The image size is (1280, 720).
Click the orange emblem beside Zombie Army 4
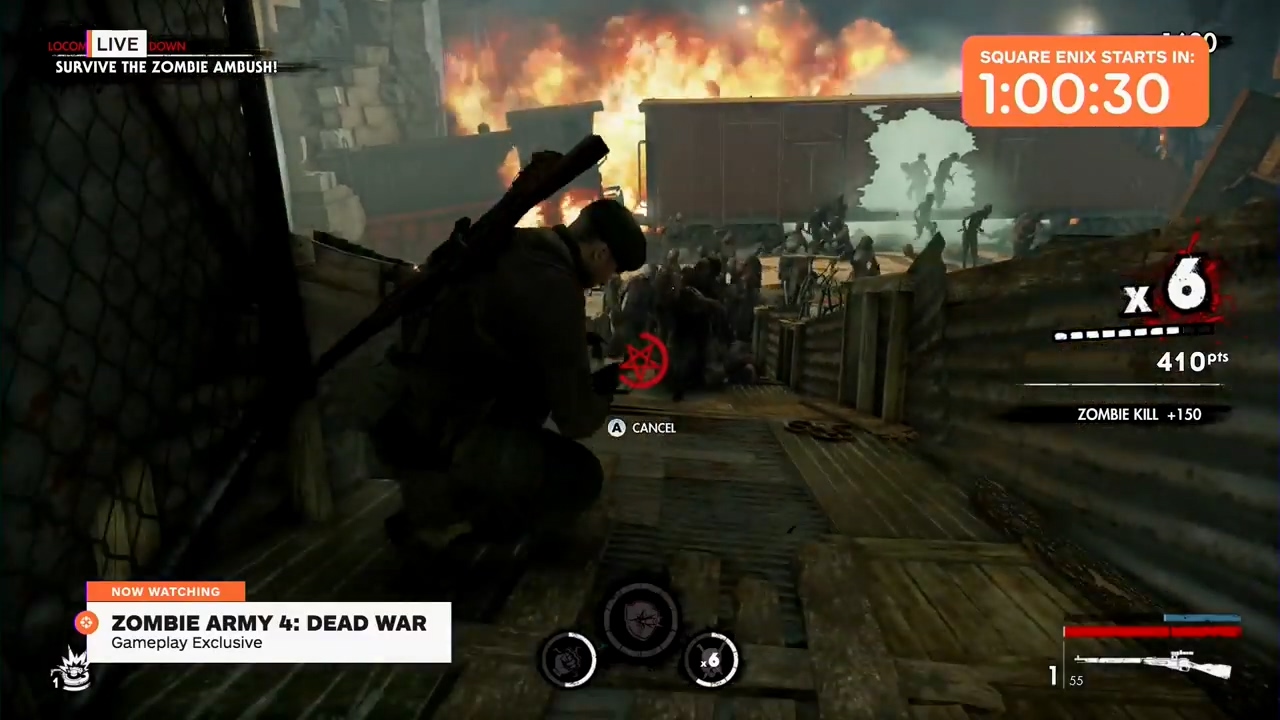(86, 623)
